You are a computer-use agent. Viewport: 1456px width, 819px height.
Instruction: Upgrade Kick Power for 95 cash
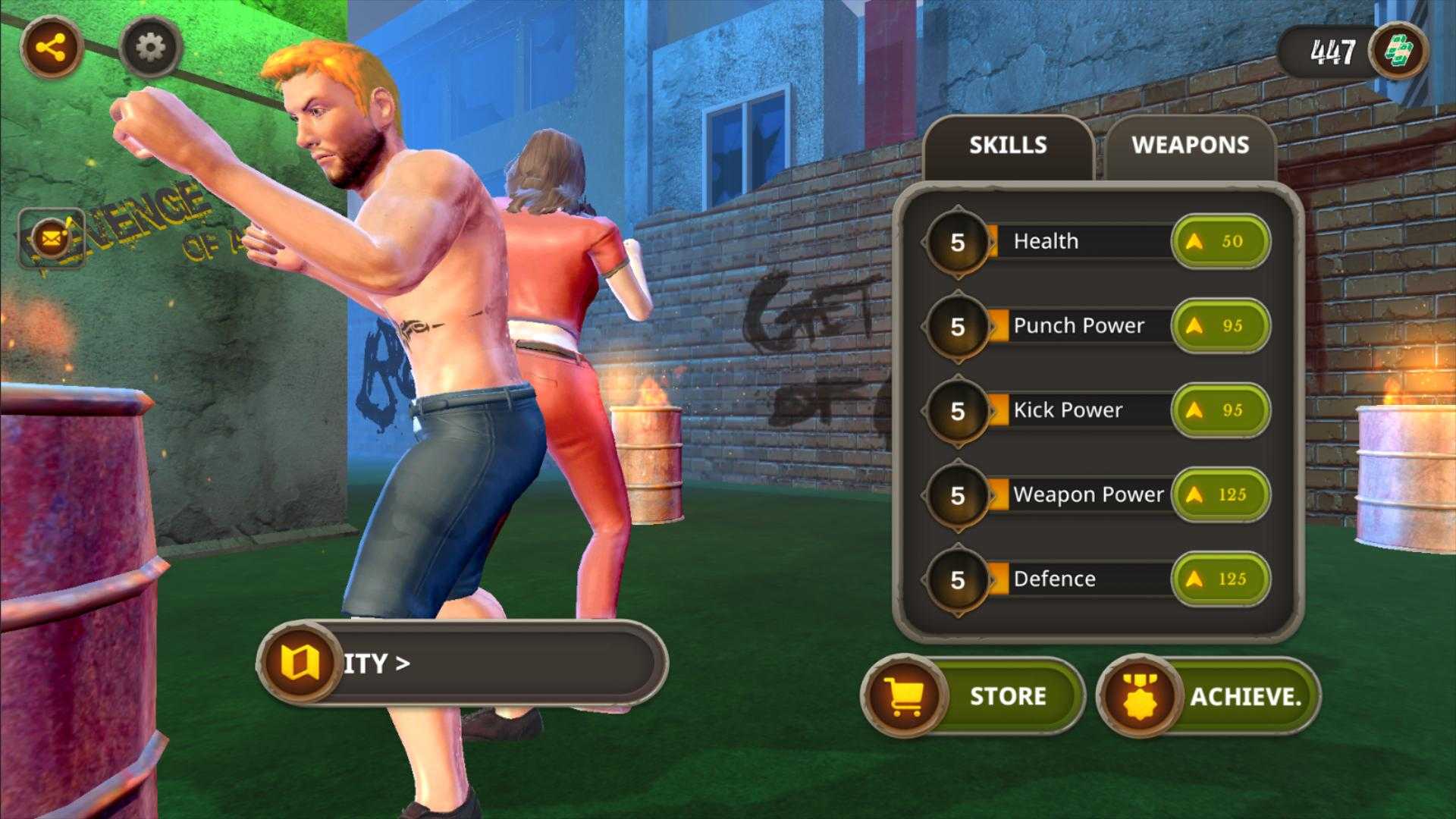(x=1220, y=410)
